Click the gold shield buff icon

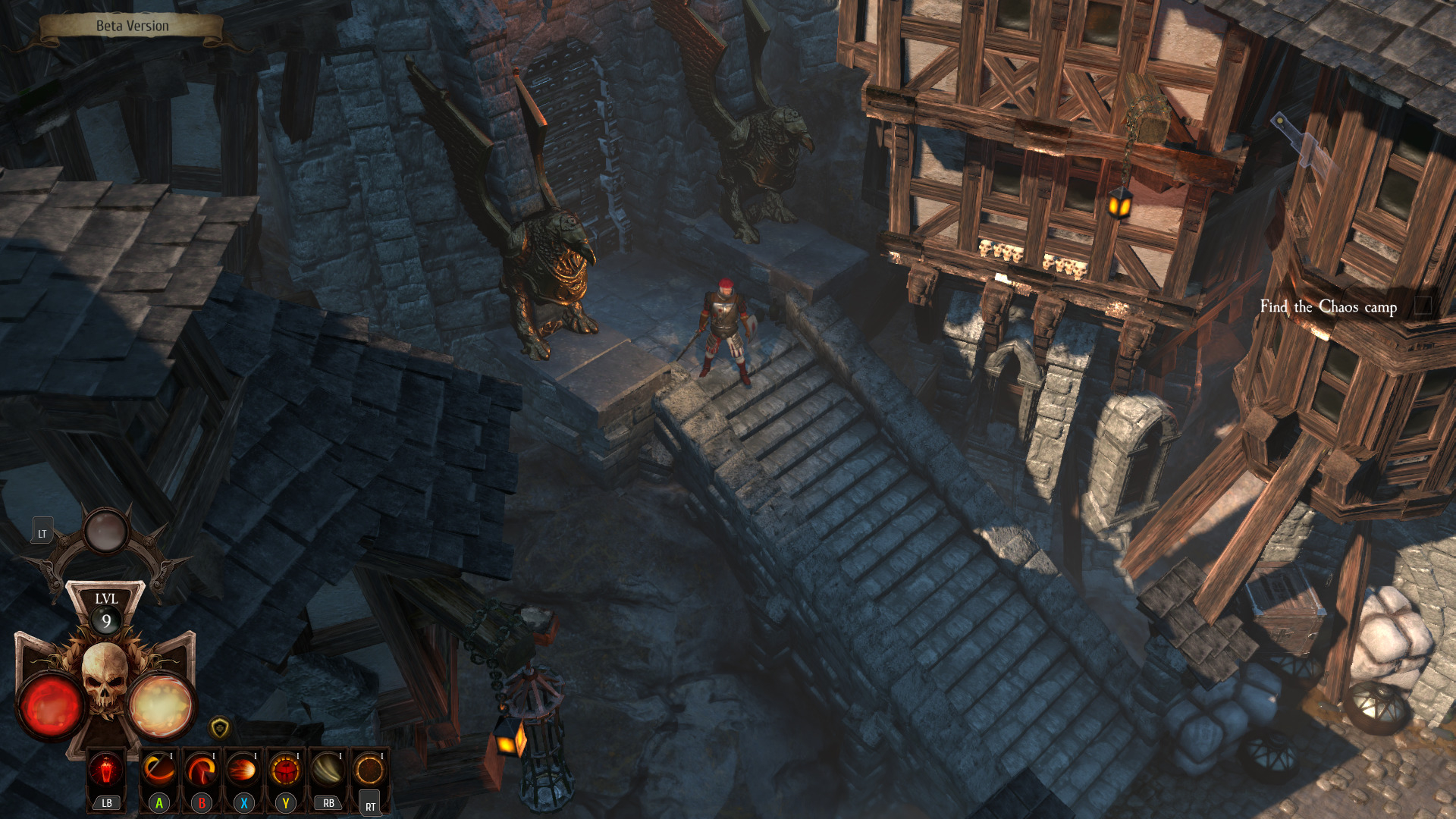219,729
